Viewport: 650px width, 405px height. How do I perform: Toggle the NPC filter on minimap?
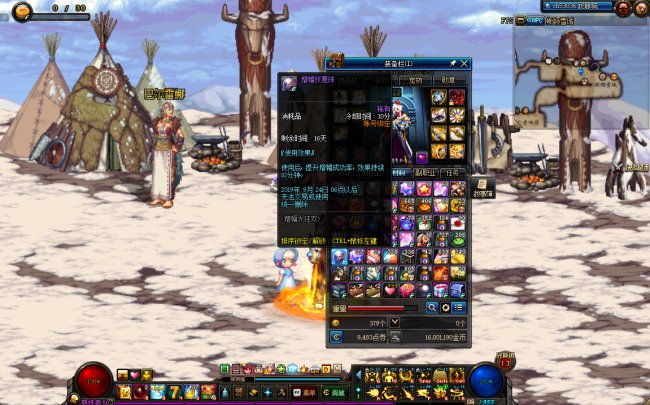tap(535, 19)
